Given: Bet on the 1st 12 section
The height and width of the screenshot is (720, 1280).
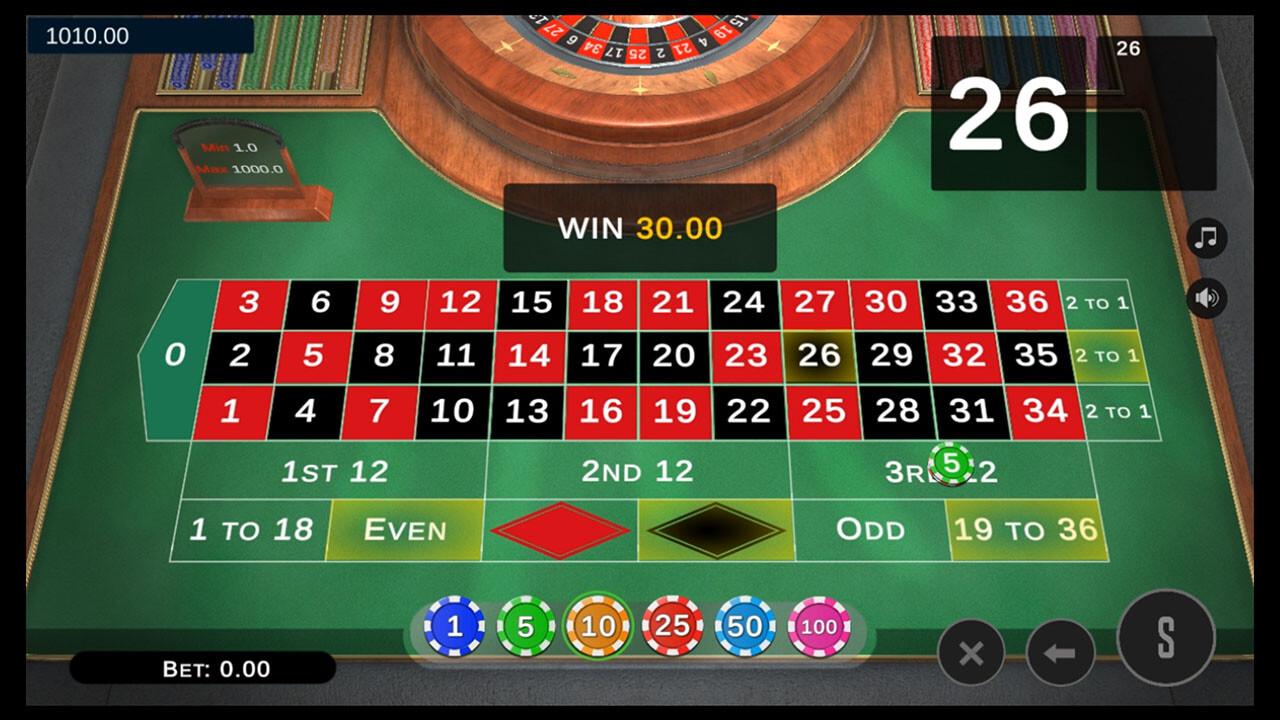Looking at the screenshot, I should point(335,470).
